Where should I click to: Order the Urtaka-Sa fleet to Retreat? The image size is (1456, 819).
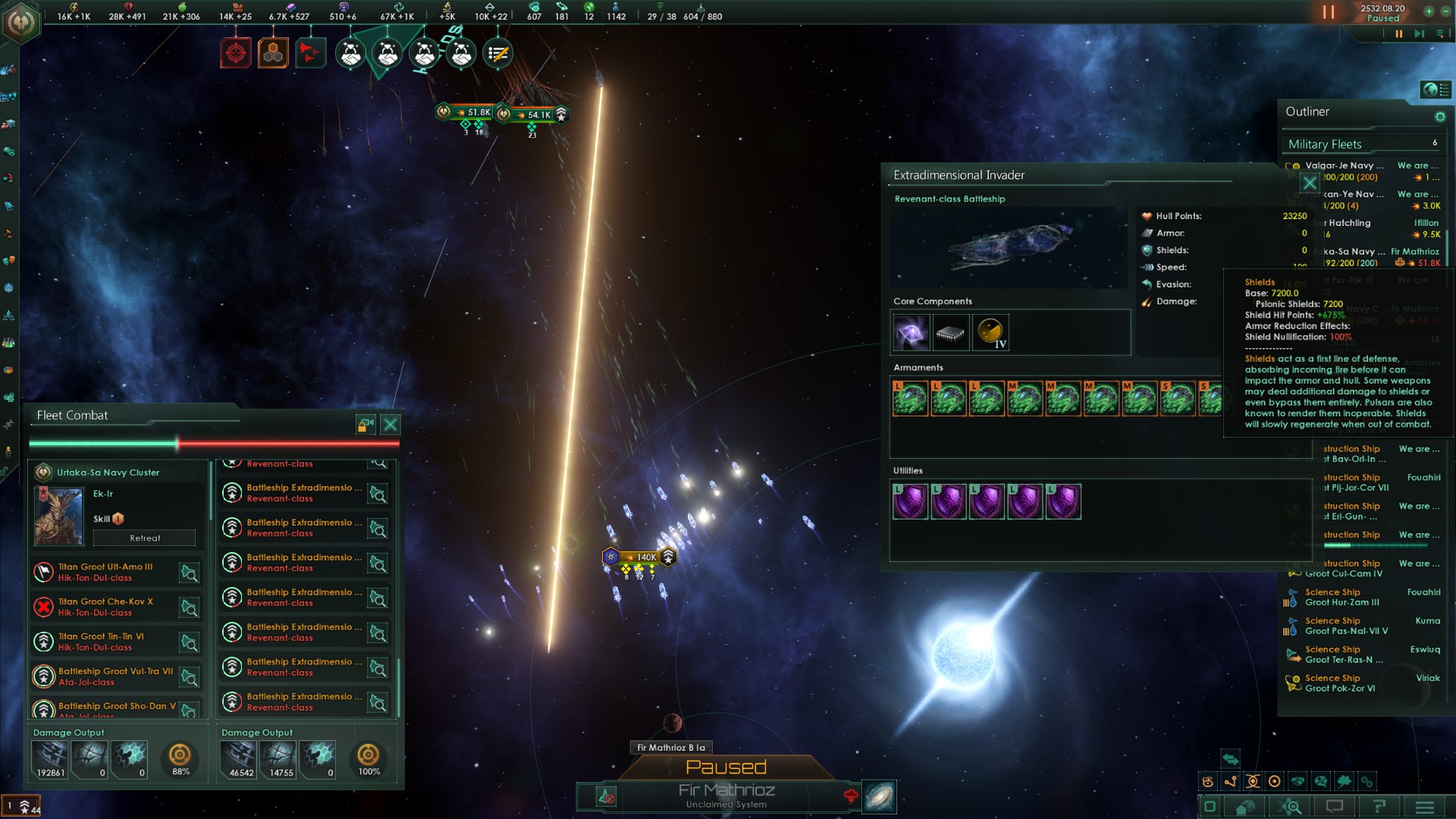pos(144,538)
